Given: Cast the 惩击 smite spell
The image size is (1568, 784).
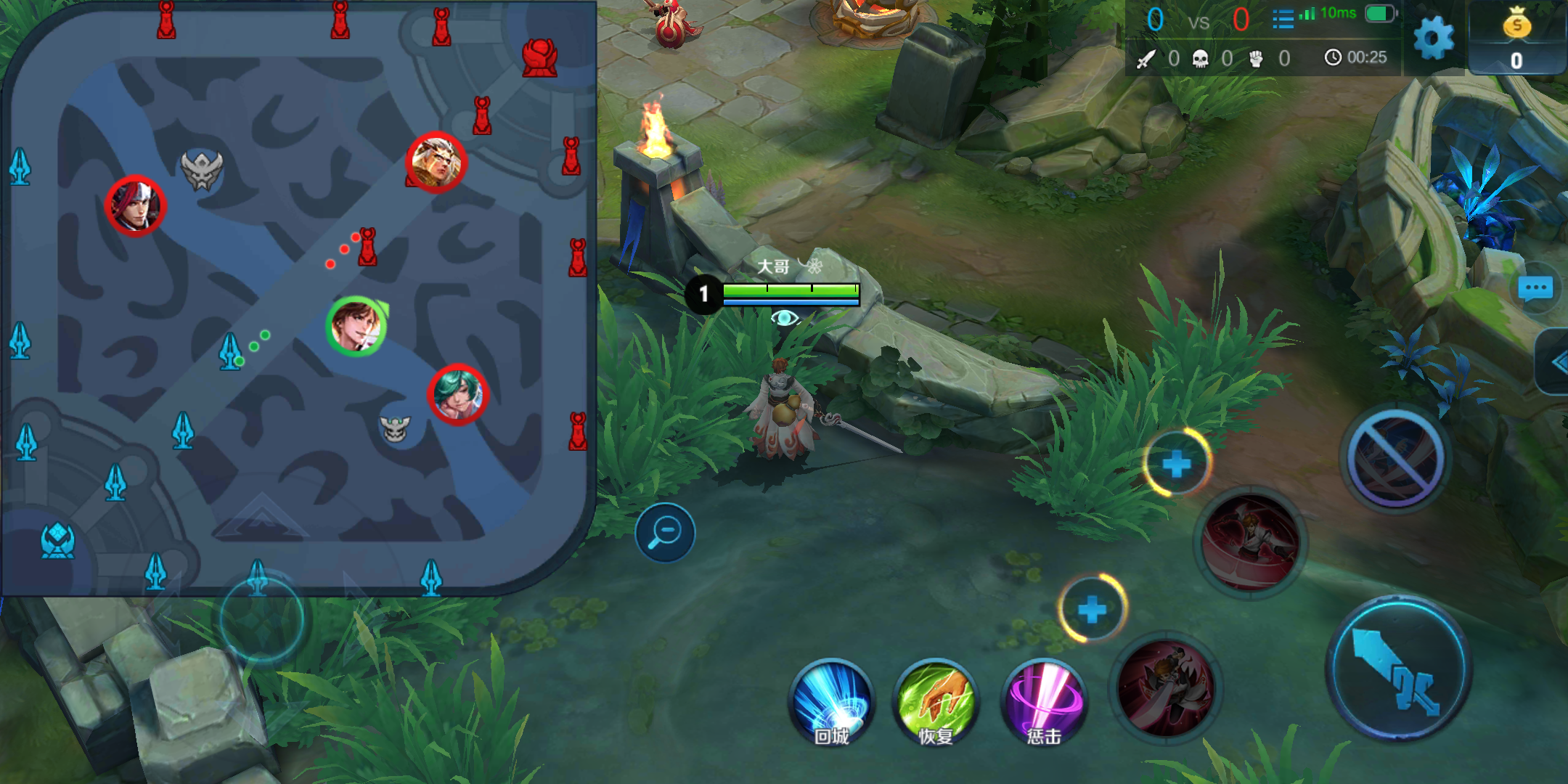Looking at the screenshot, I should (x=1043, y=702).
